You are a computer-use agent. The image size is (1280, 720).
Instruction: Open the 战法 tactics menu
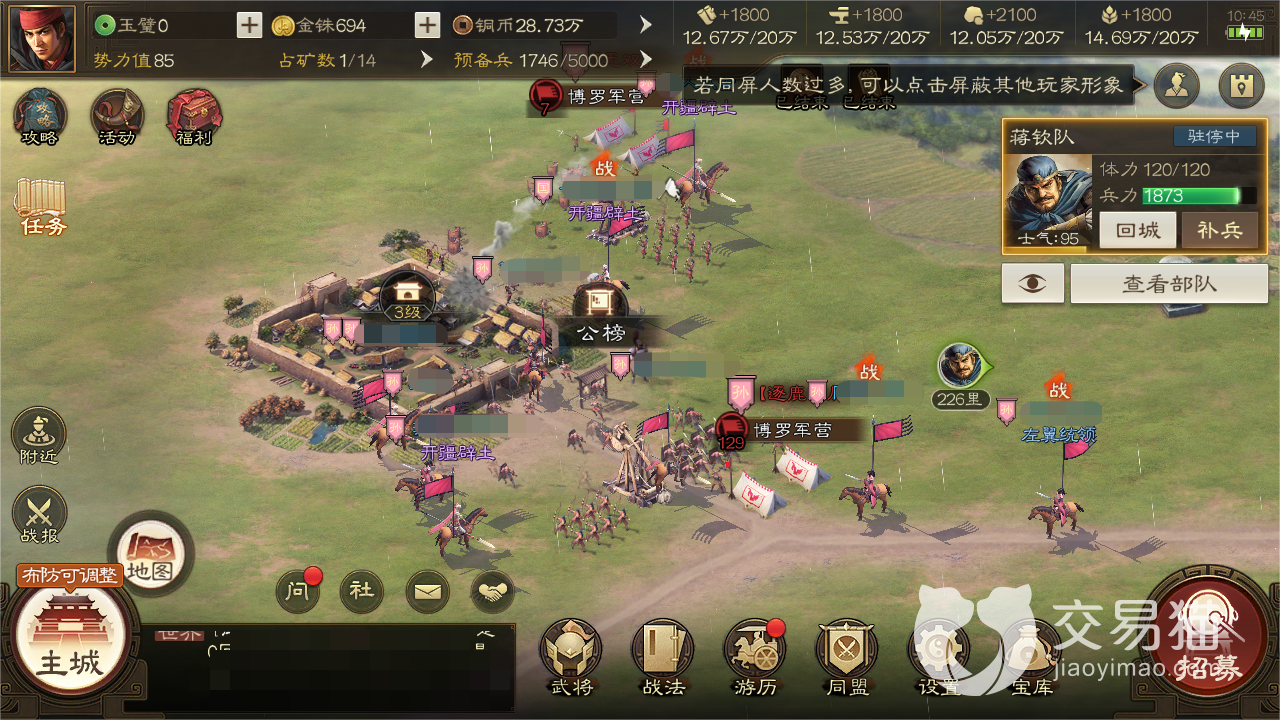coord(663,655)
